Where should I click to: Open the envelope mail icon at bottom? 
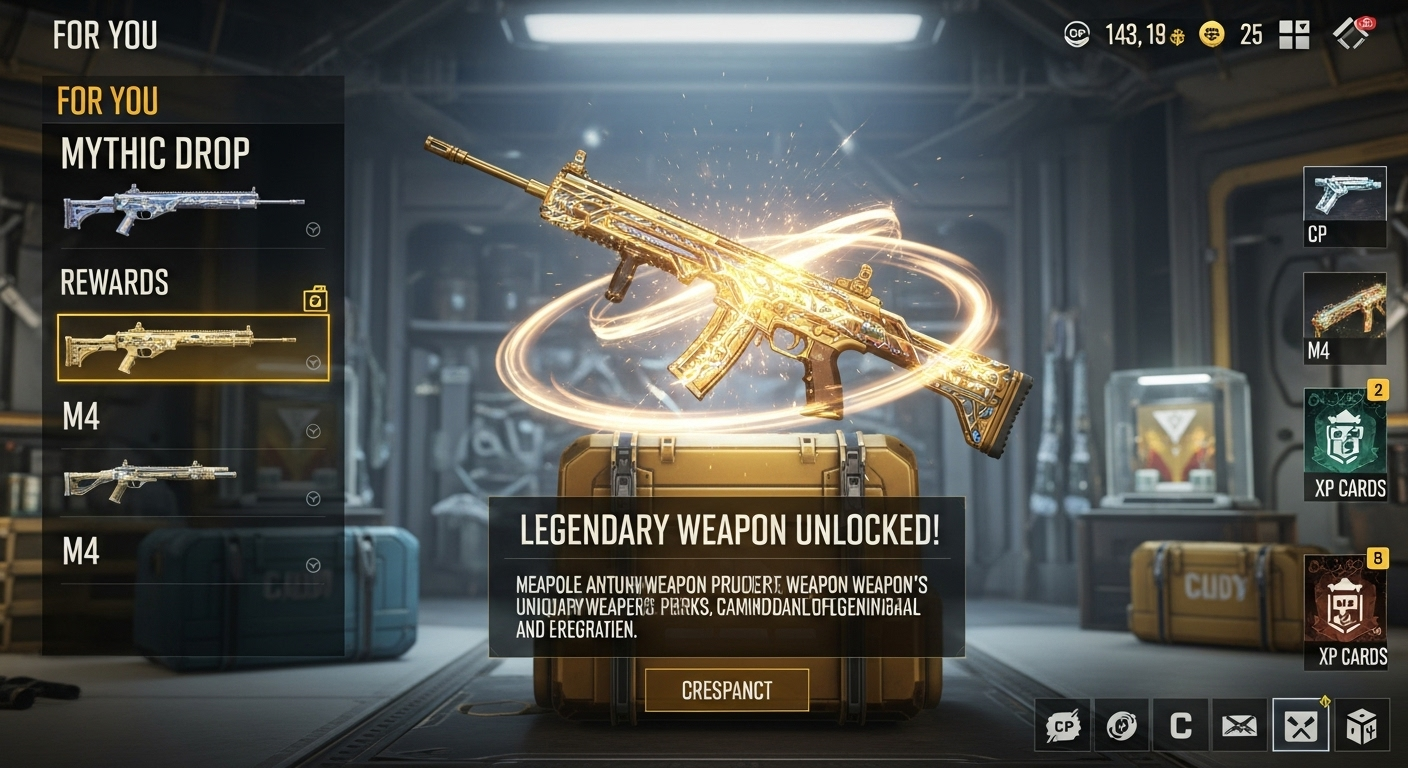click(1240, 725)
